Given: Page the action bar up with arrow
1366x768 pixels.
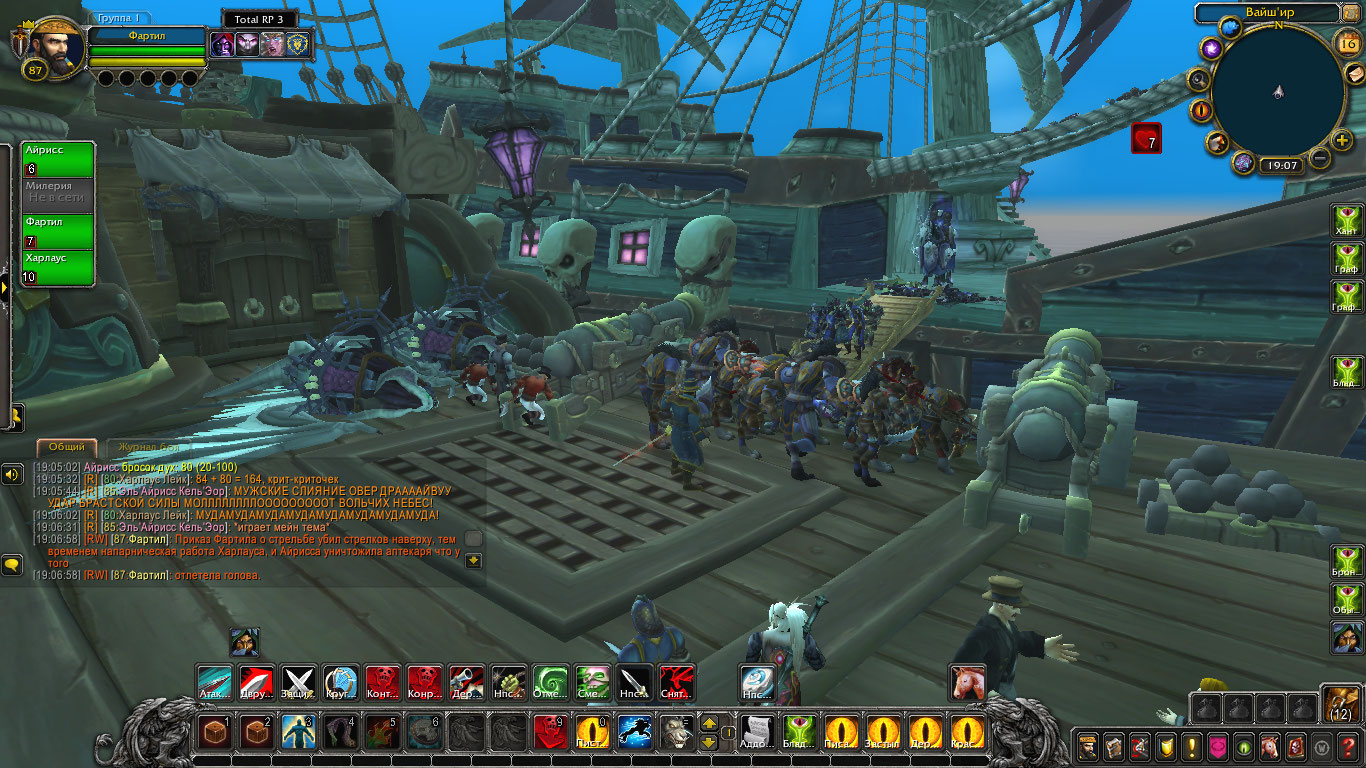Looking at the screenshot, I should [708, 723].
